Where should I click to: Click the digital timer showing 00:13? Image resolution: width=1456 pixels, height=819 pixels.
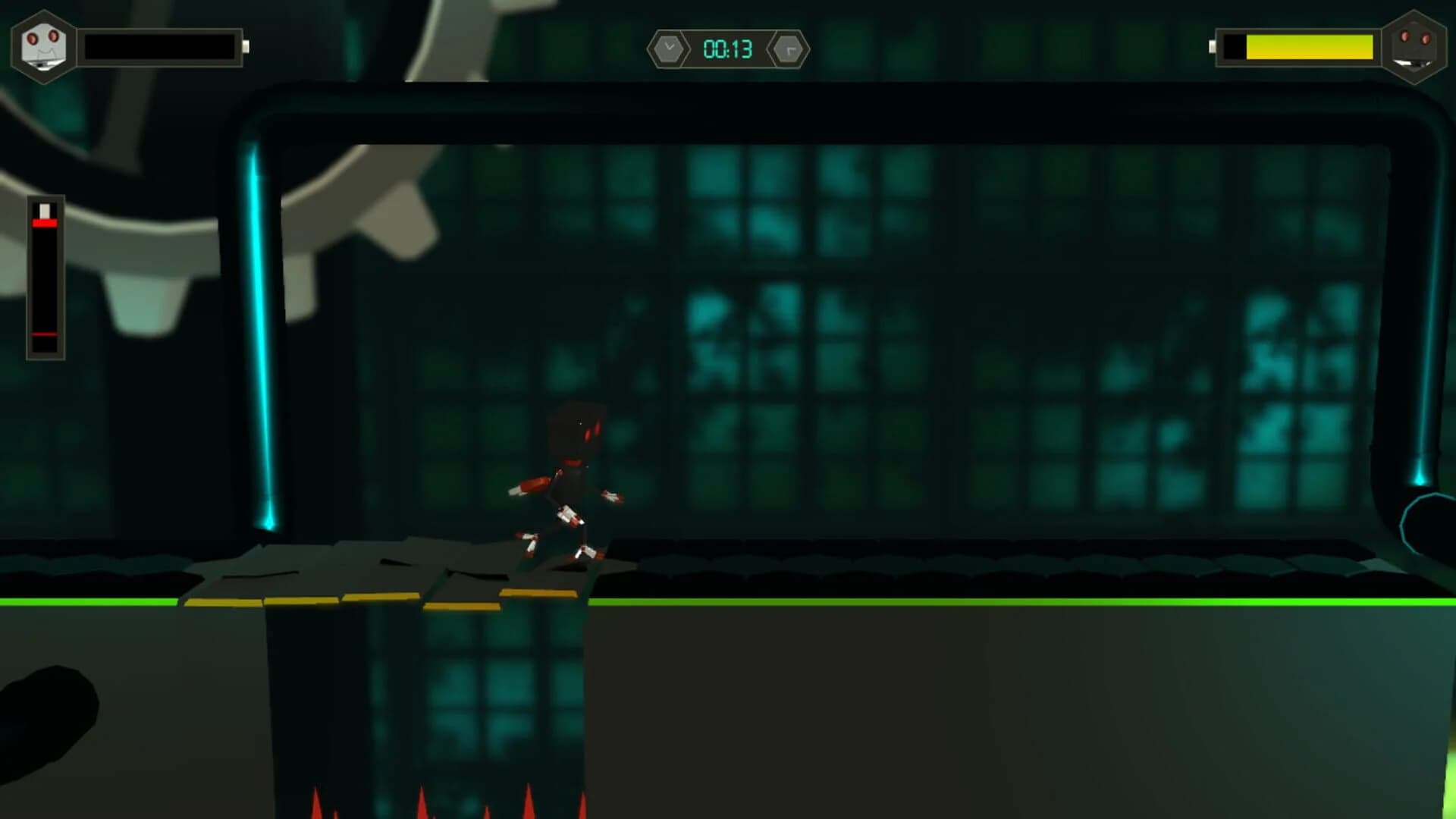click(x=727, y=48)
